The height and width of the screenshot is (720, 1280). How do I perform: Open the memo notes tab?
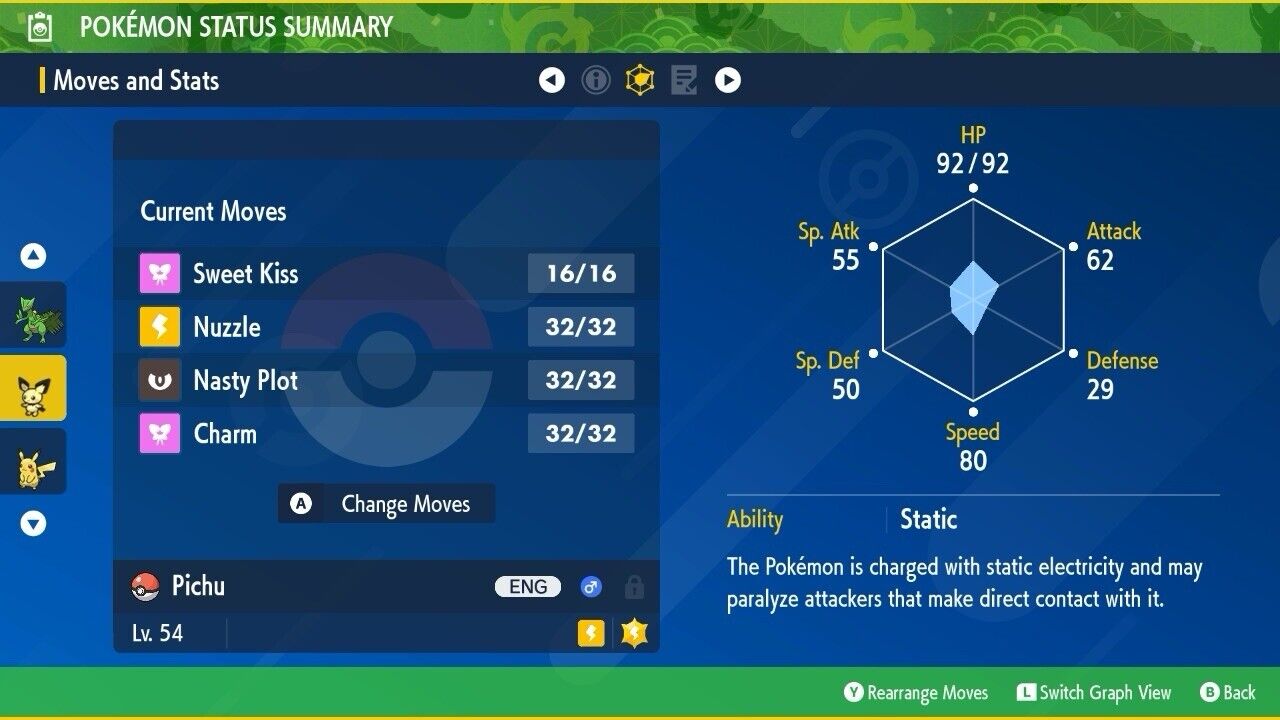pos(684,80)
